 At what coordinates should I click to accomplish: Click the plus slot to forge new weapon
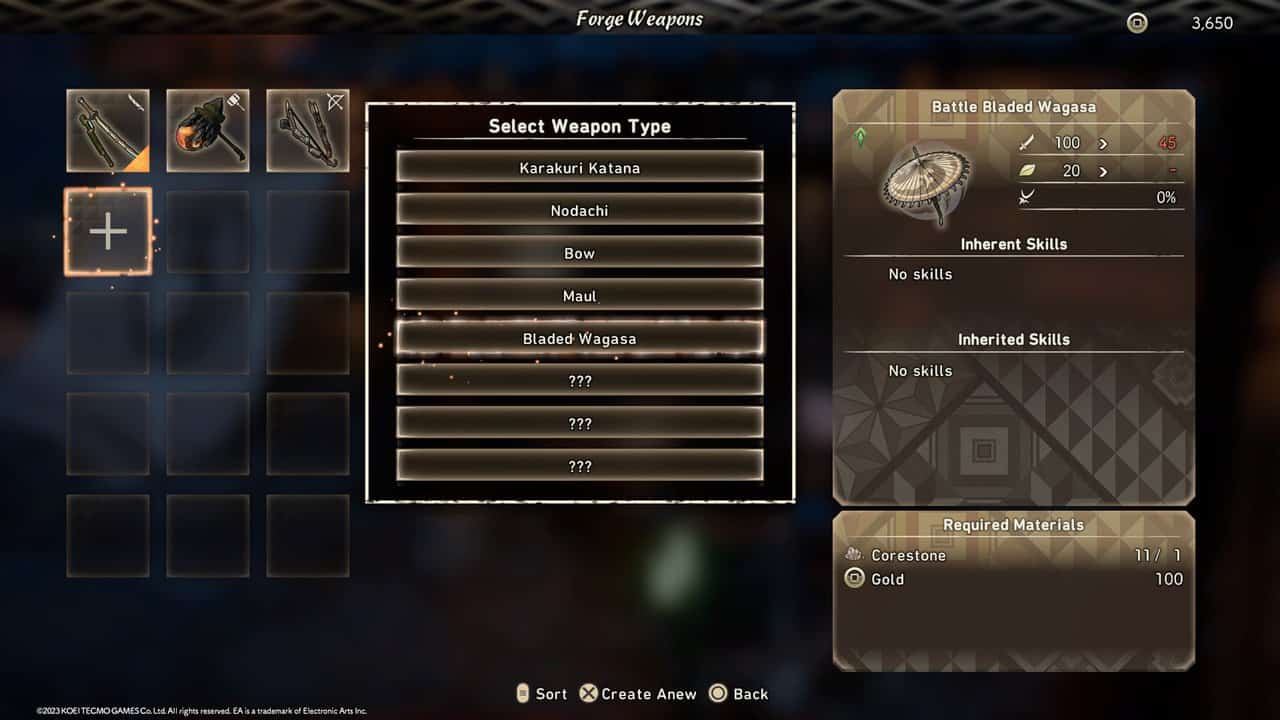coord(108,232)
